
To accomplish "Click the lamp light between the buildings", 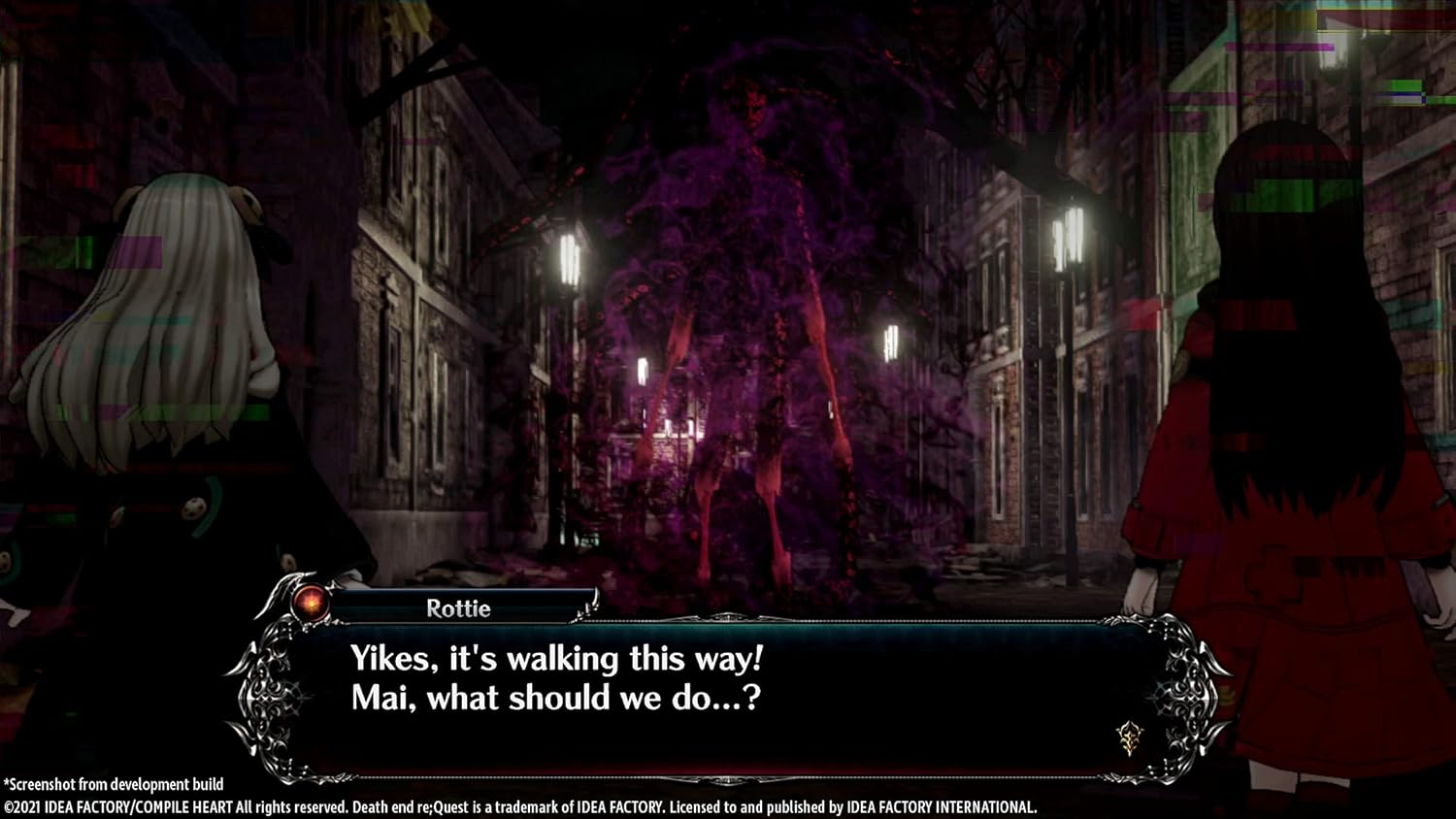I will click(891, 344).
